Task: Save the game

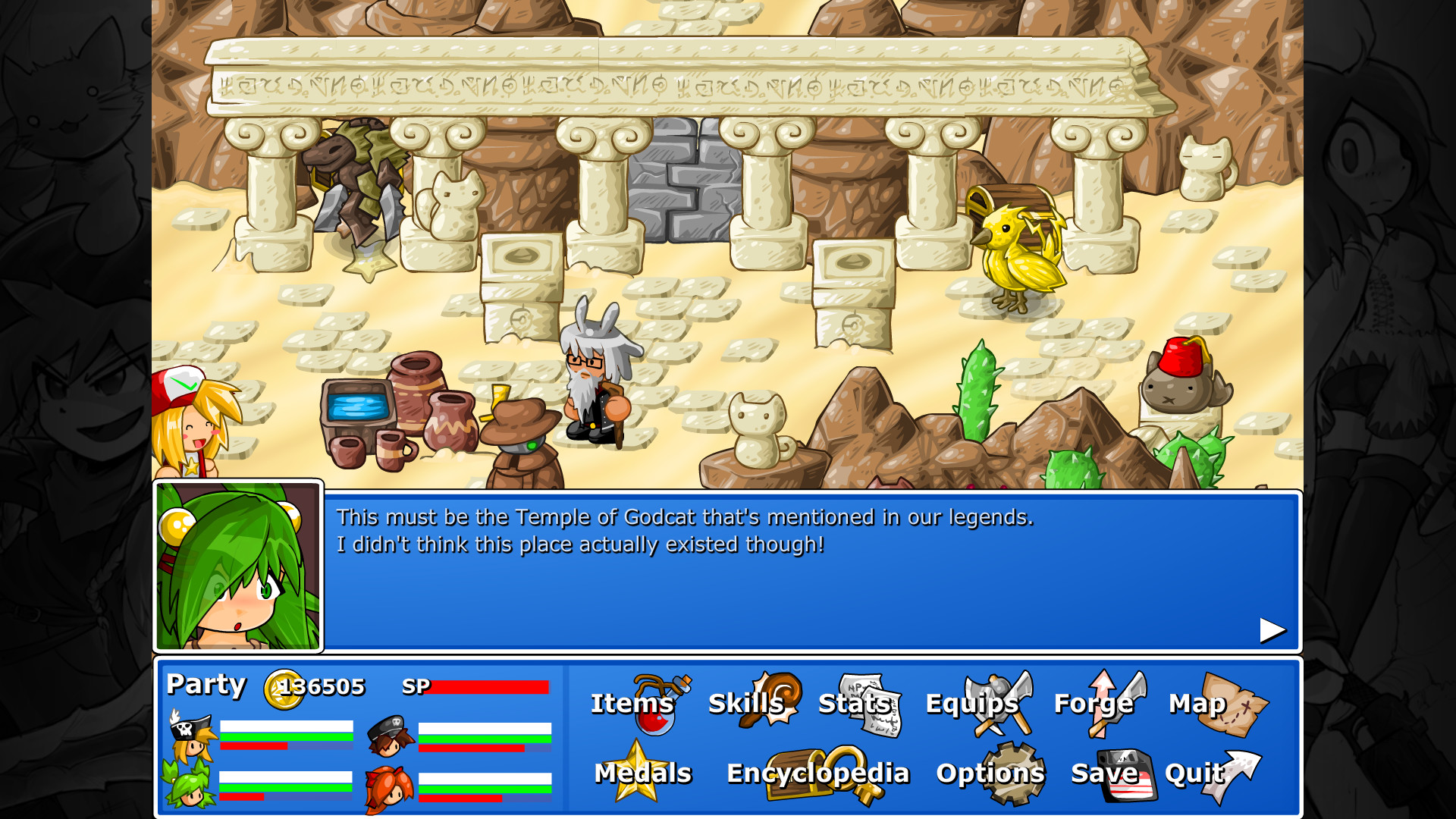Action: [x=1106, y=773]
